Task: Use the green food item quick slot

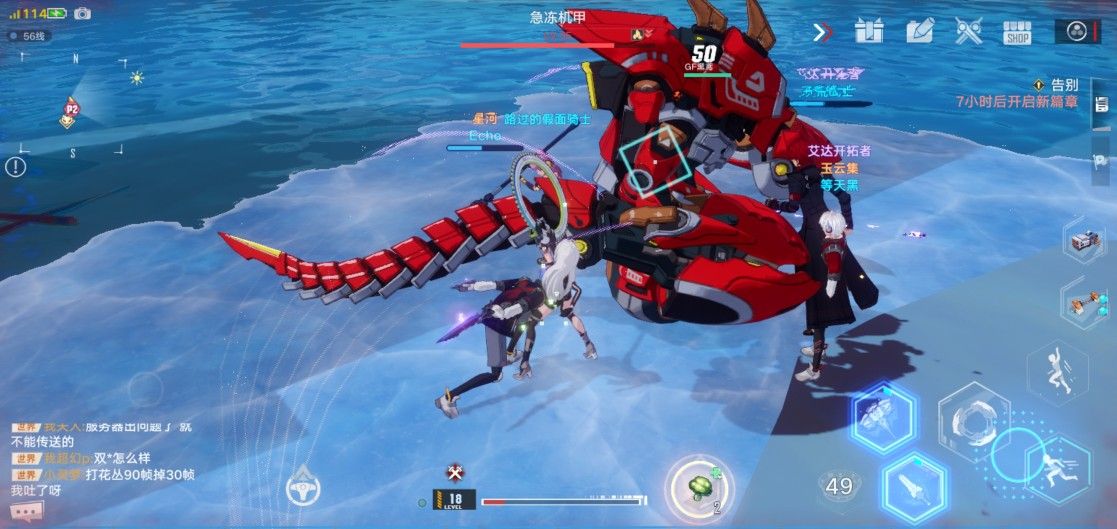Action: 699,487
